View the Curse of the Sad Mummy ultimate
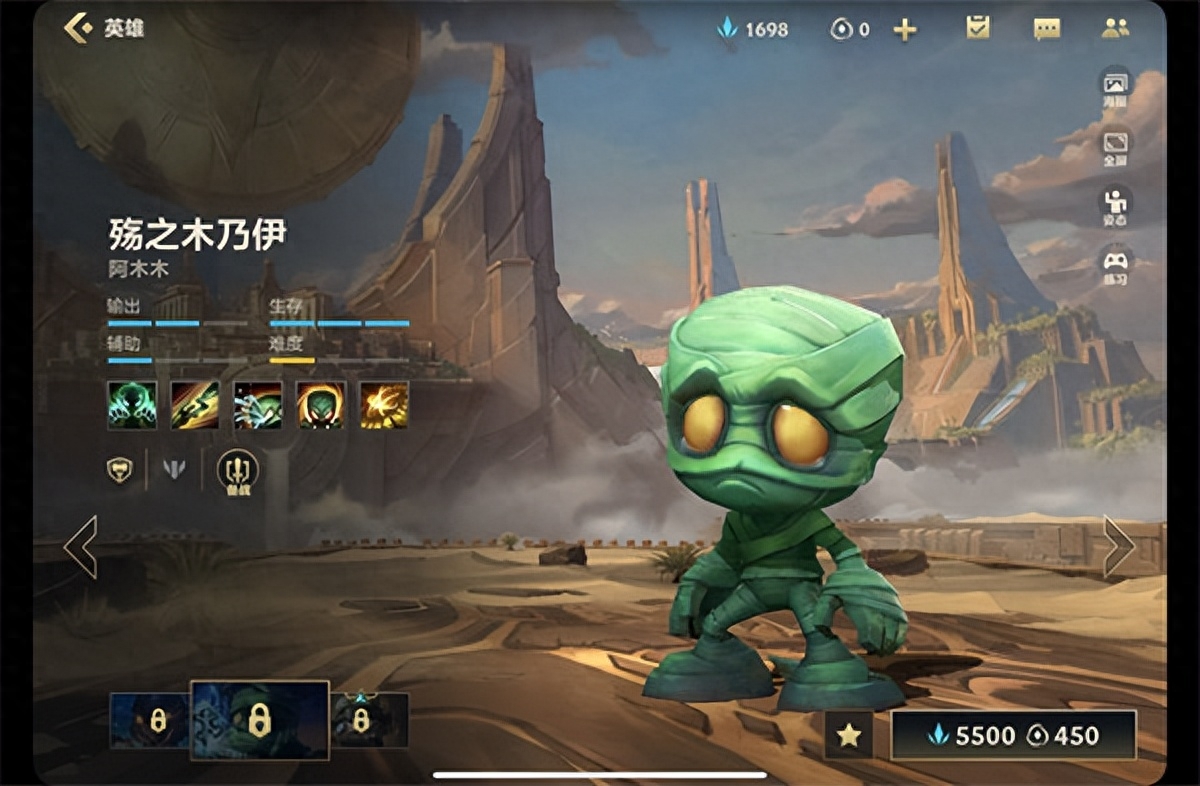1200x786 pixels. coord(384,405)
